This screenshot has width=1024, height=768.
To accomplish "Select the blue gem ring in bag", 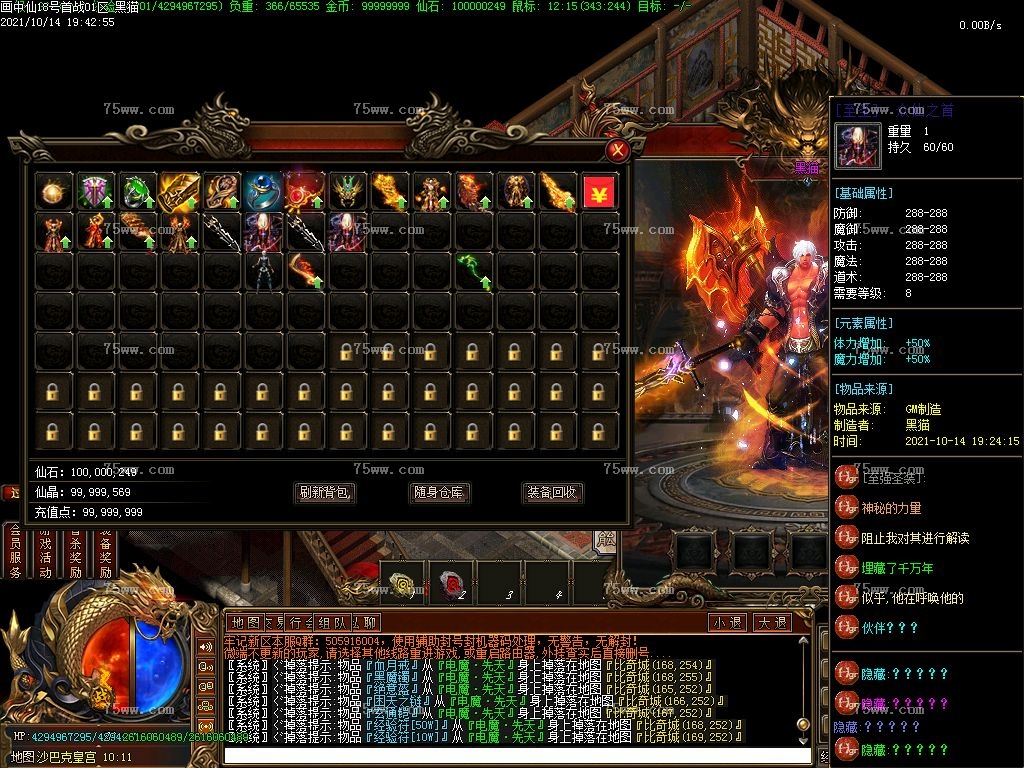I will (264, 191).
